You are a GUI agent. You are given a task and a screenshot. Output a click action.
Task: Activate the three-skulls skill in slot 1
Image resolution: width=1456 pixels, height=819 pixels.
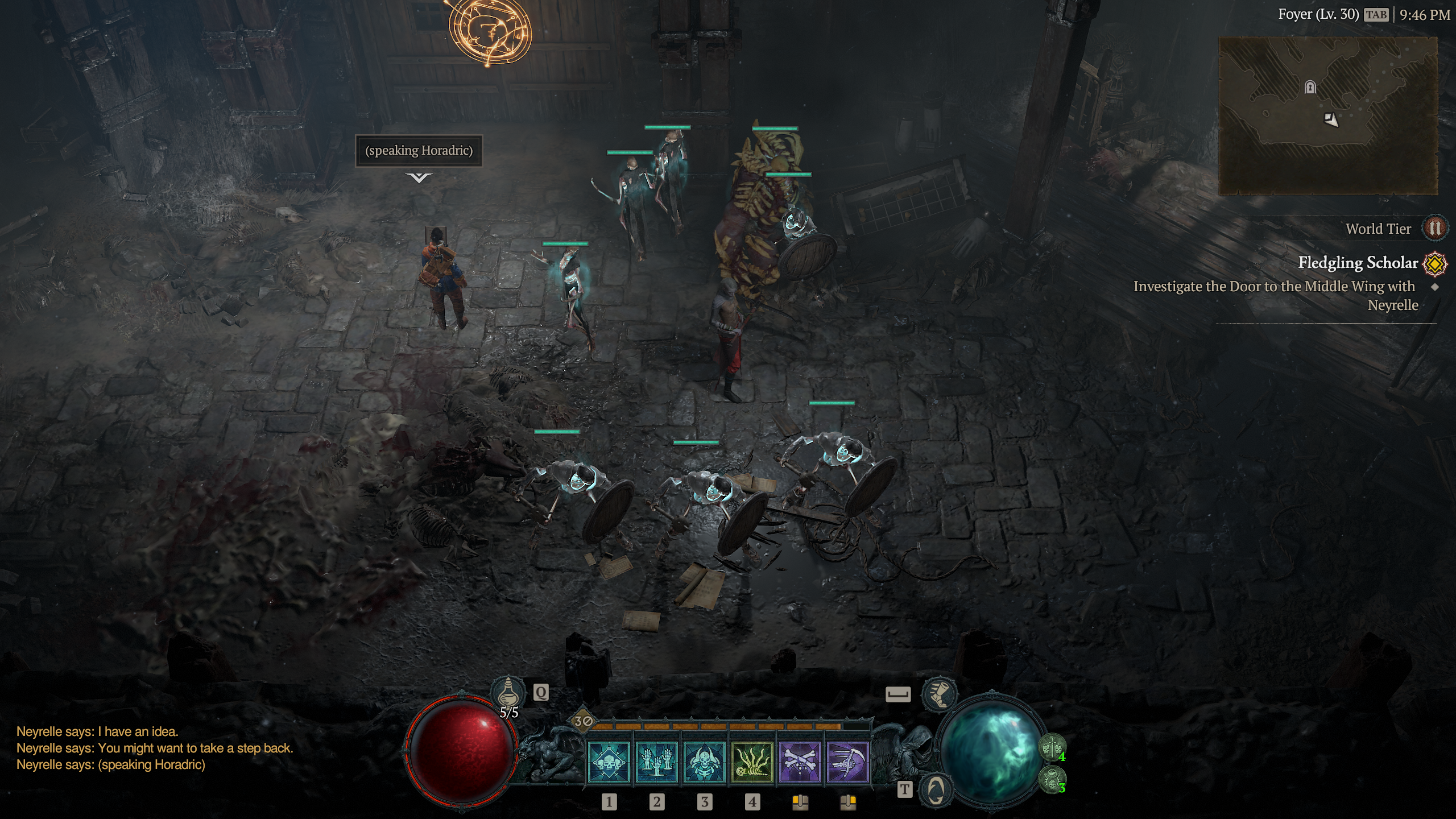(x=609, y=763)
